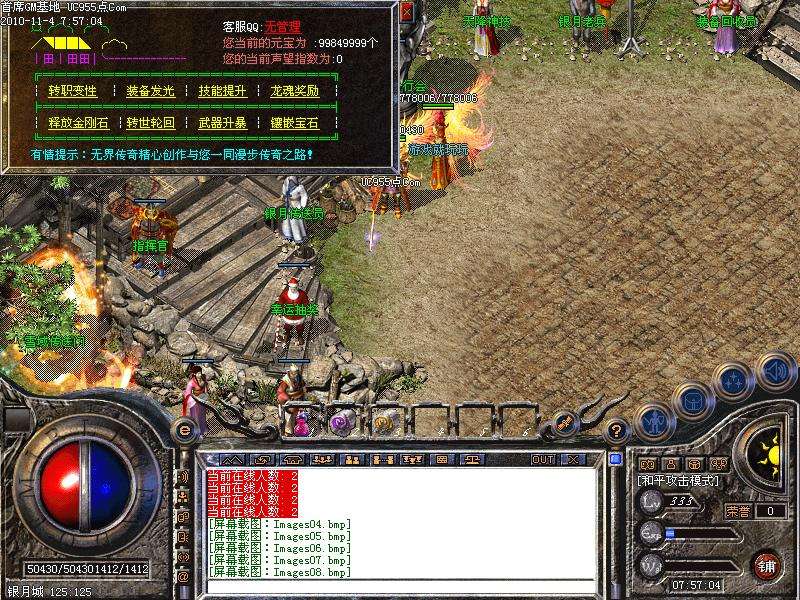Use the pink potion in the belt
The height and width of the screenshot is (600, 800).
pyautogui.click(x=302, y=422)
